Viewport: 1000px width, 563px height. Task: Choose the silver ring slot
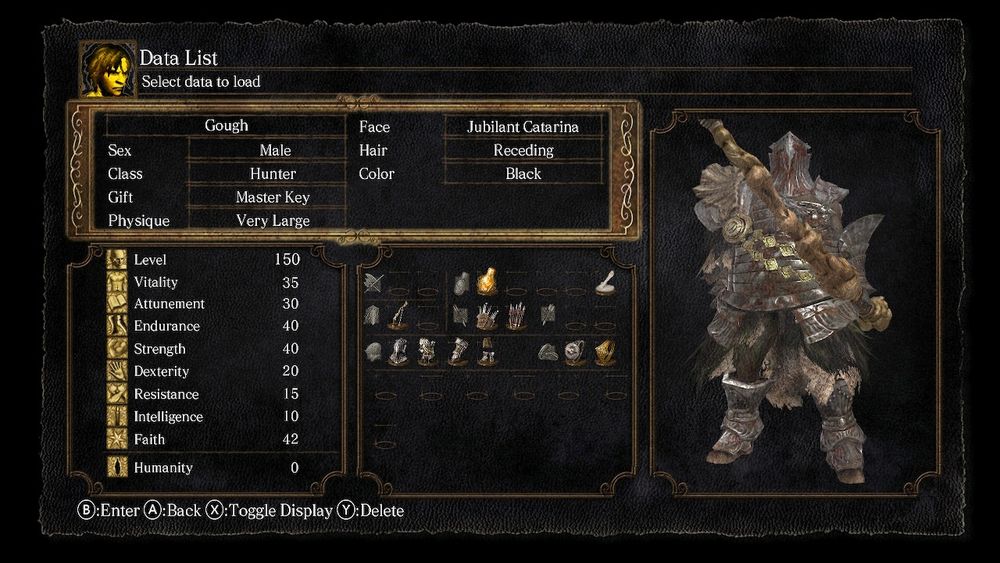click(575, 351)
